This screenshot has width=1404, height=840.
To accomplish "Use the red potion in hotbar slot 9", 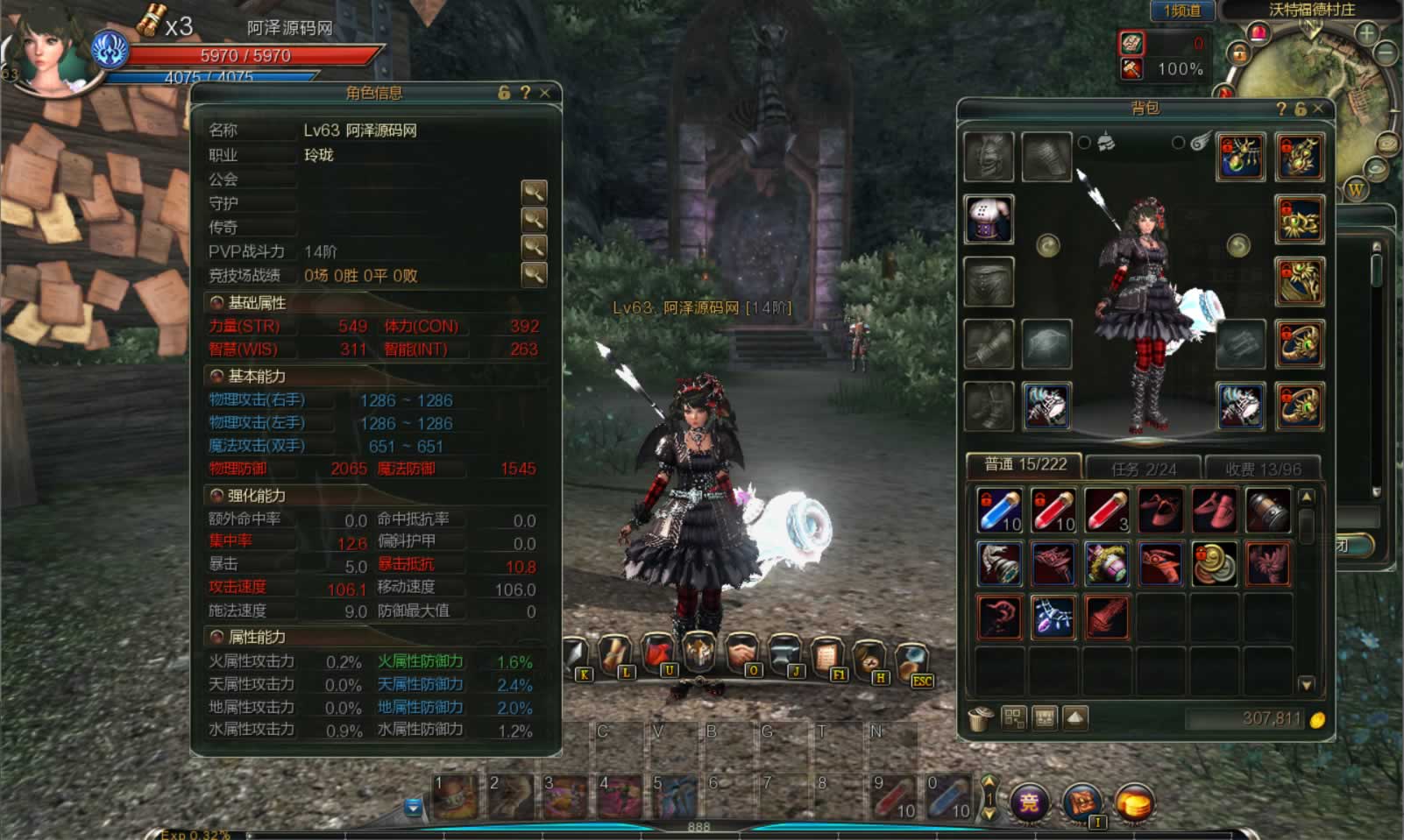I will [x=892, y=795].
